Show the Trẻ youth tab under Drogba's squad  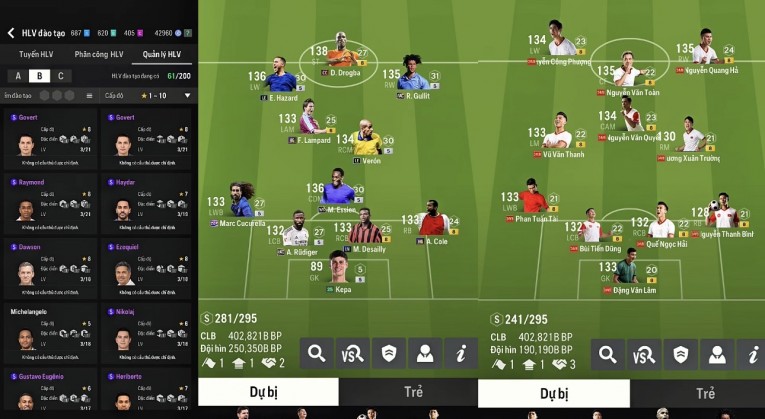click(x=413, y=393)
